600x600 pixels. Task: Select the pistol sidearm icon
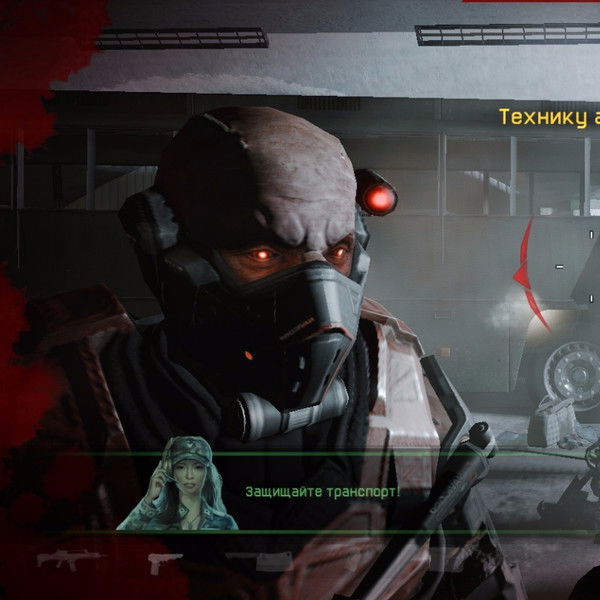click(x=164, y=561)
